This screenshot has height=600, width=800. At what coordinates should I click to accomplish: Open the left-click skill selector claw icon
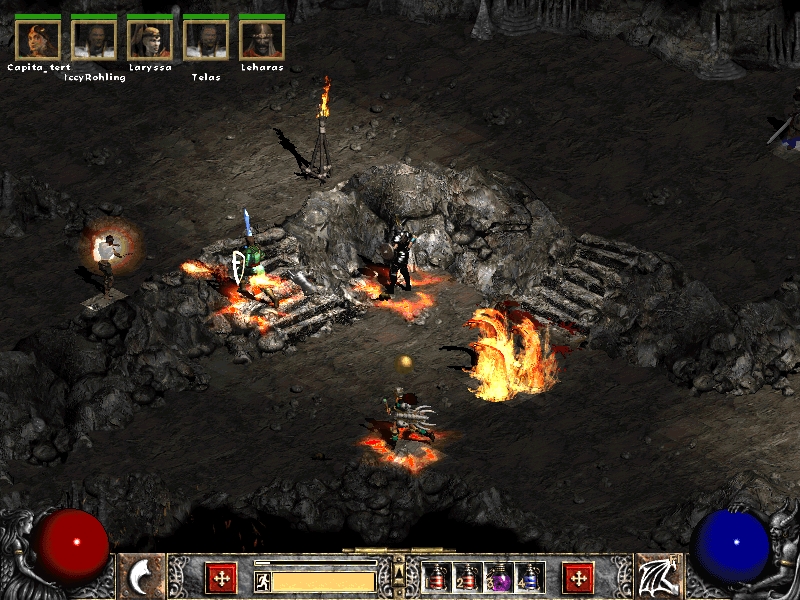coord(142,577)
